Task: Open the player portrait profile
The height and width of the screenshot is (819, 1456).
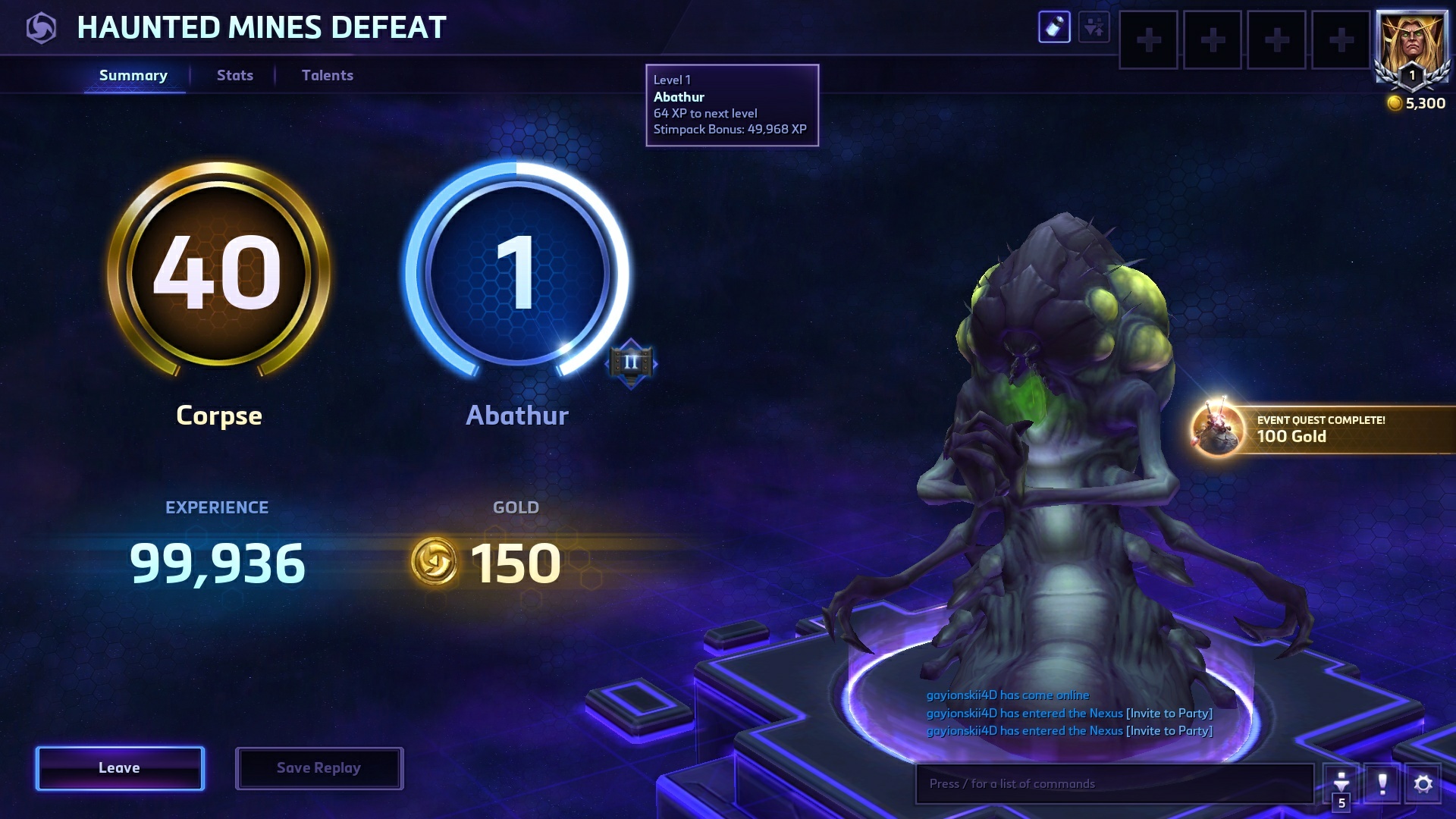Action: [x=1411, y=45]
